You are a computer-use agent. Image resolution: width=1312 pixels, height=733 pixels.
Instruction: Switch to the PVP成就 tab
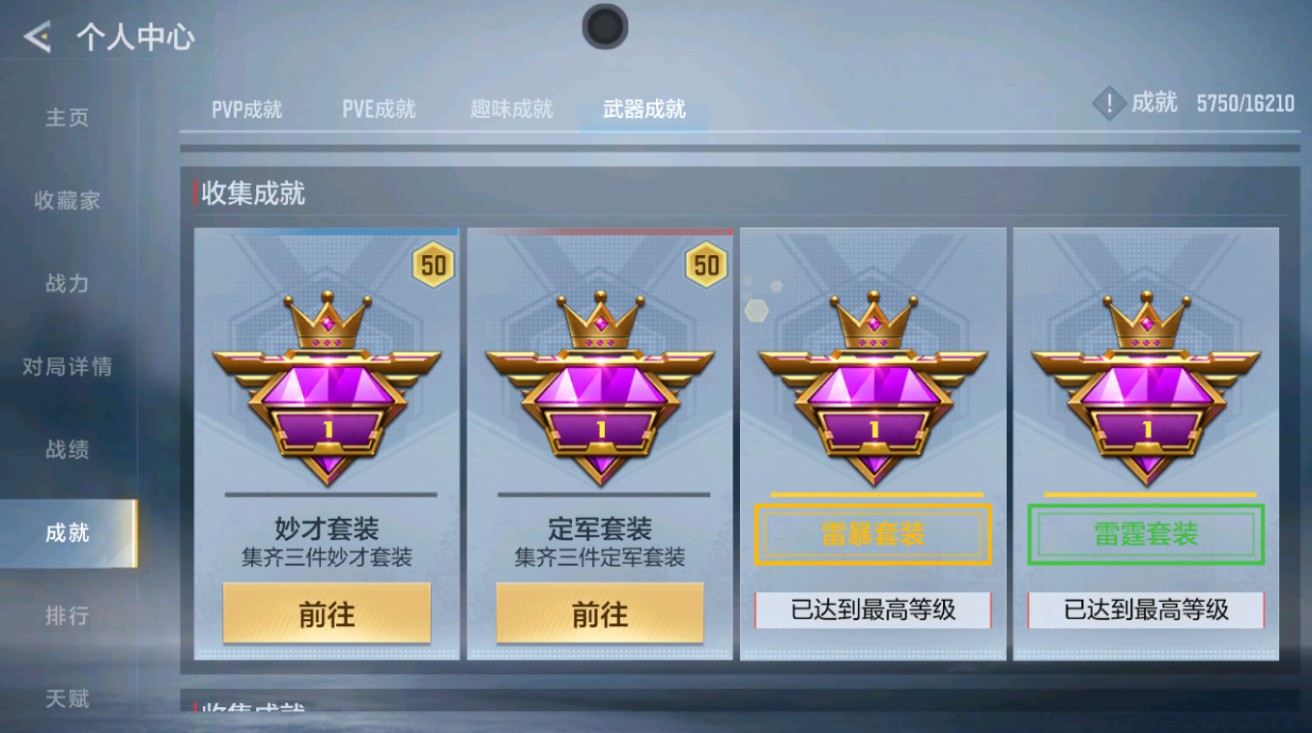[246, 111]
